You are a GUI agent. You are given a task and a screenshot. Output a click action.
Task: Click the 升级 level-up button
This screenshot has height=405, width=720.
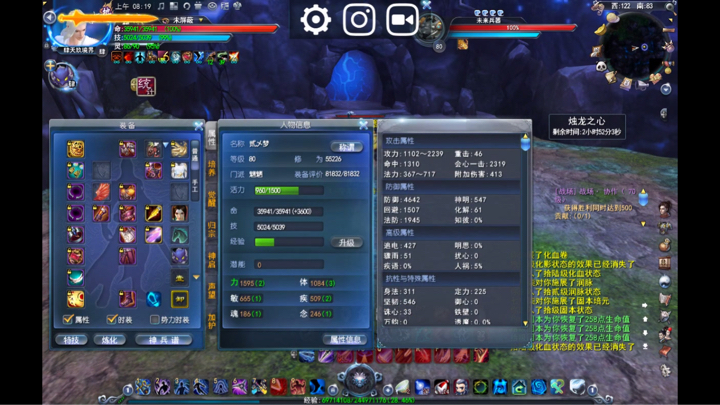coord(346,242)
